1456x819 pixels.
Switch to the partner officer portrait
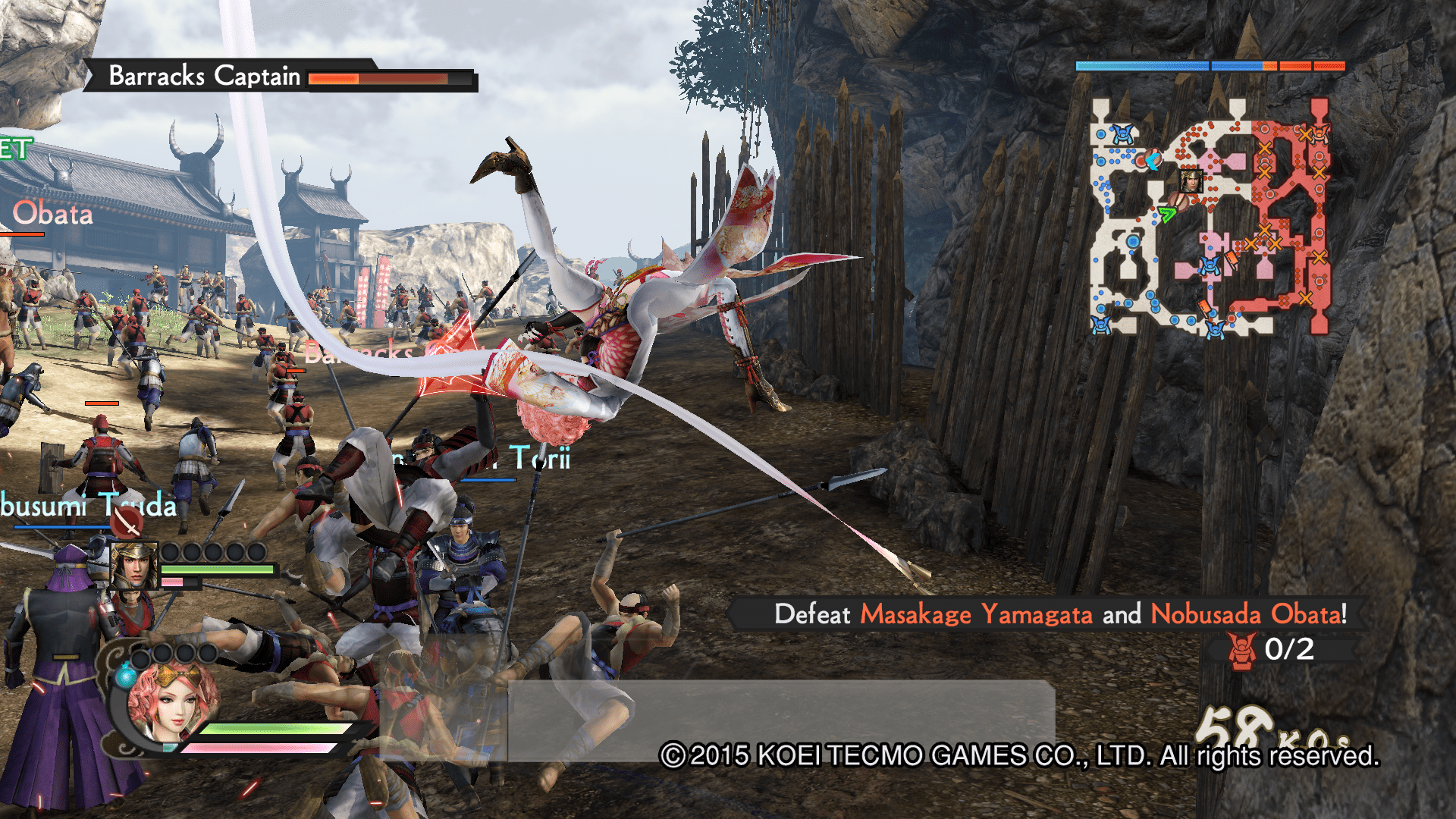(133, 565)
